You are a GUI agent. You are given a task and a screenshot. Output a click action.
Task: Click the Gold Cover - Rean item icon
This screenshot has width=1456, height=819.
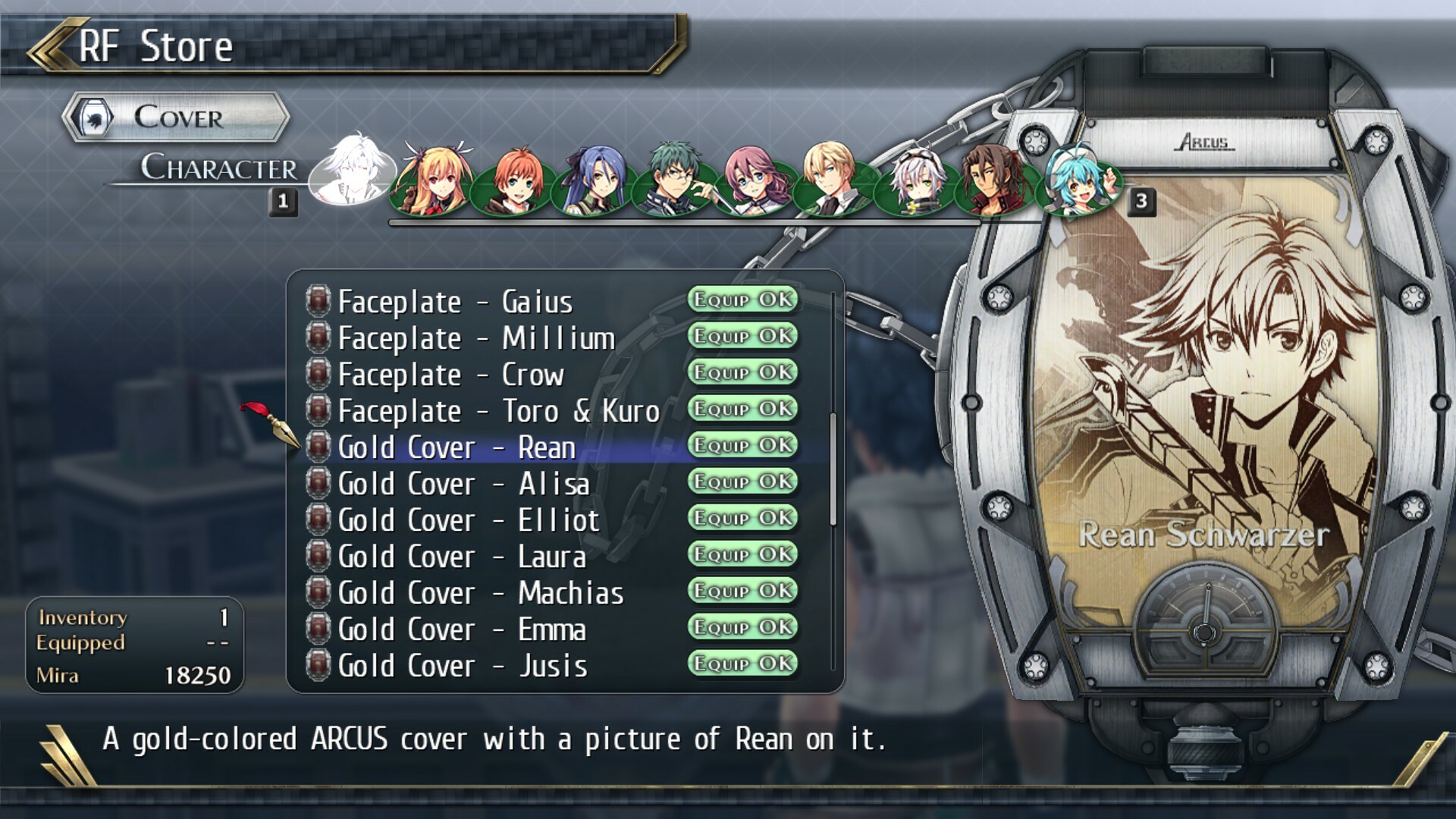[x=318, y=447]
